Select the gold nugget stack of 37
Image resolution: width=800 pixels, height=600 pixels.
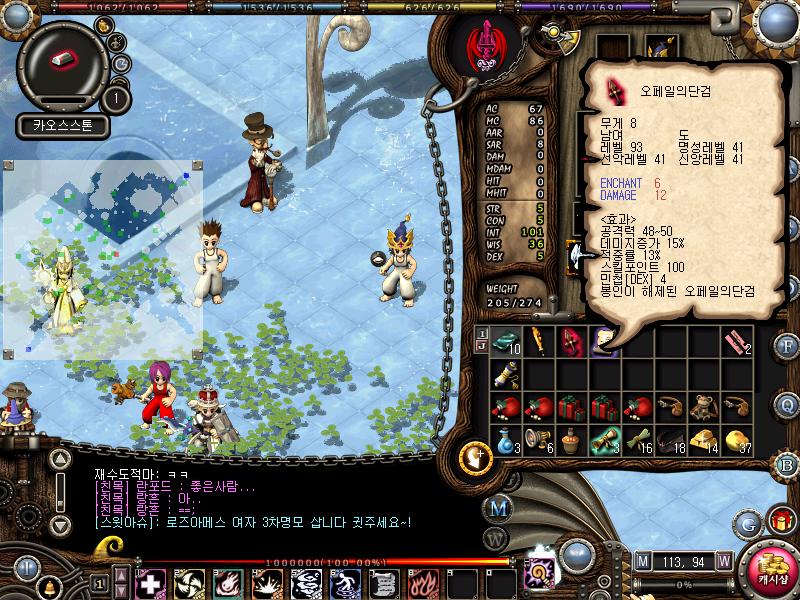click(x=738, y=441)
